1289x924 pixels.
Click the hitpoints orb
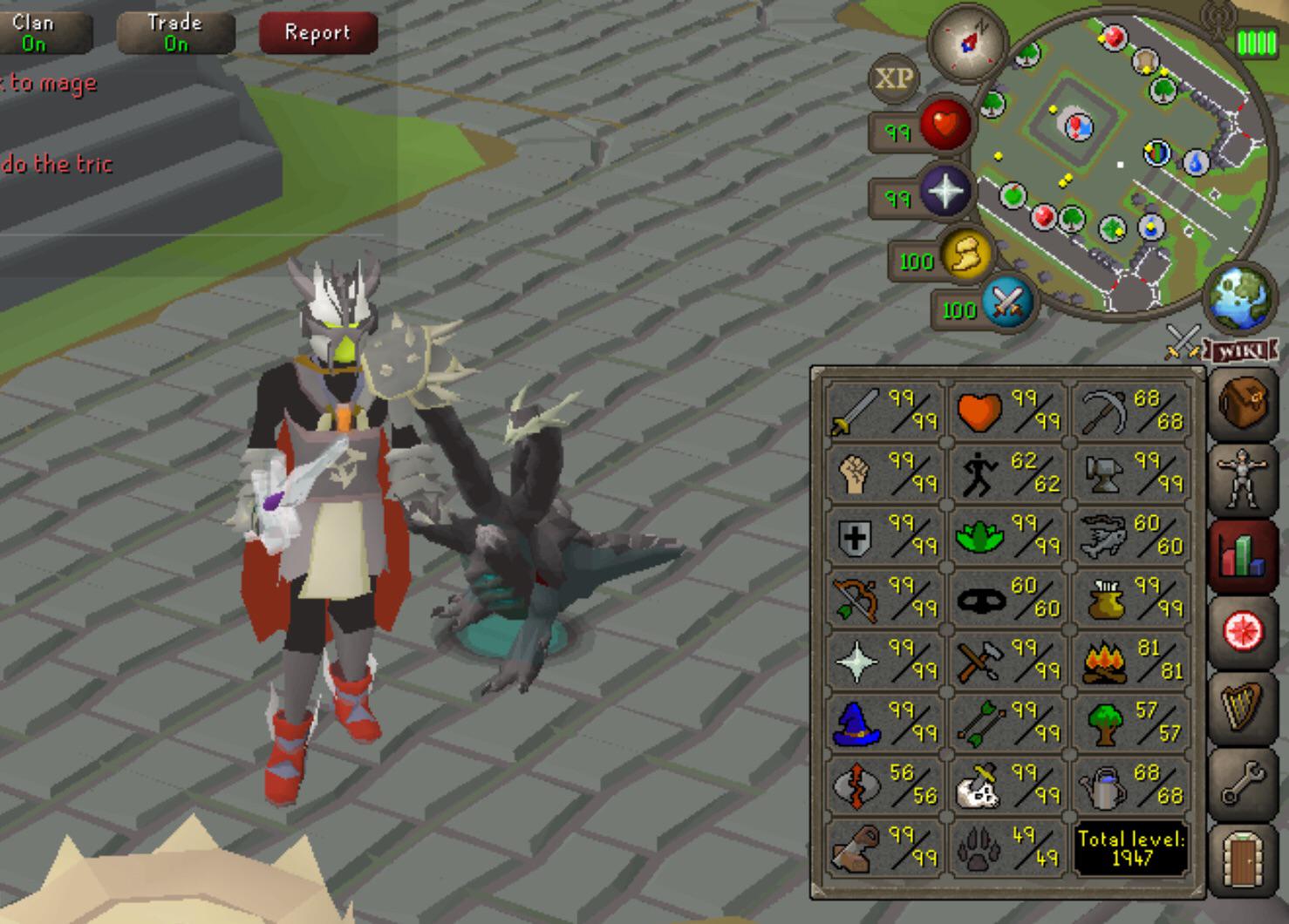pyautogui.click(x=947, y=124)
